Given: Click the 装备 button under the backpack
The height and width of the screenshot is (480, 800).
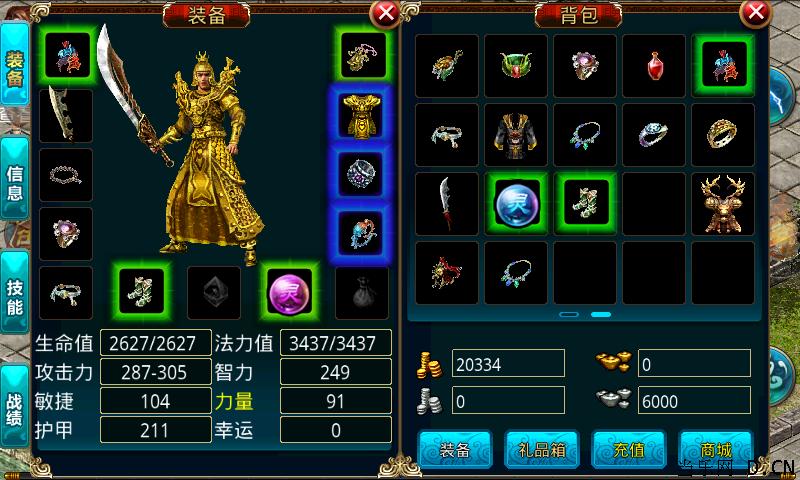Looking at the screenshot, I should pyautogui.click(x=454, y=449).
